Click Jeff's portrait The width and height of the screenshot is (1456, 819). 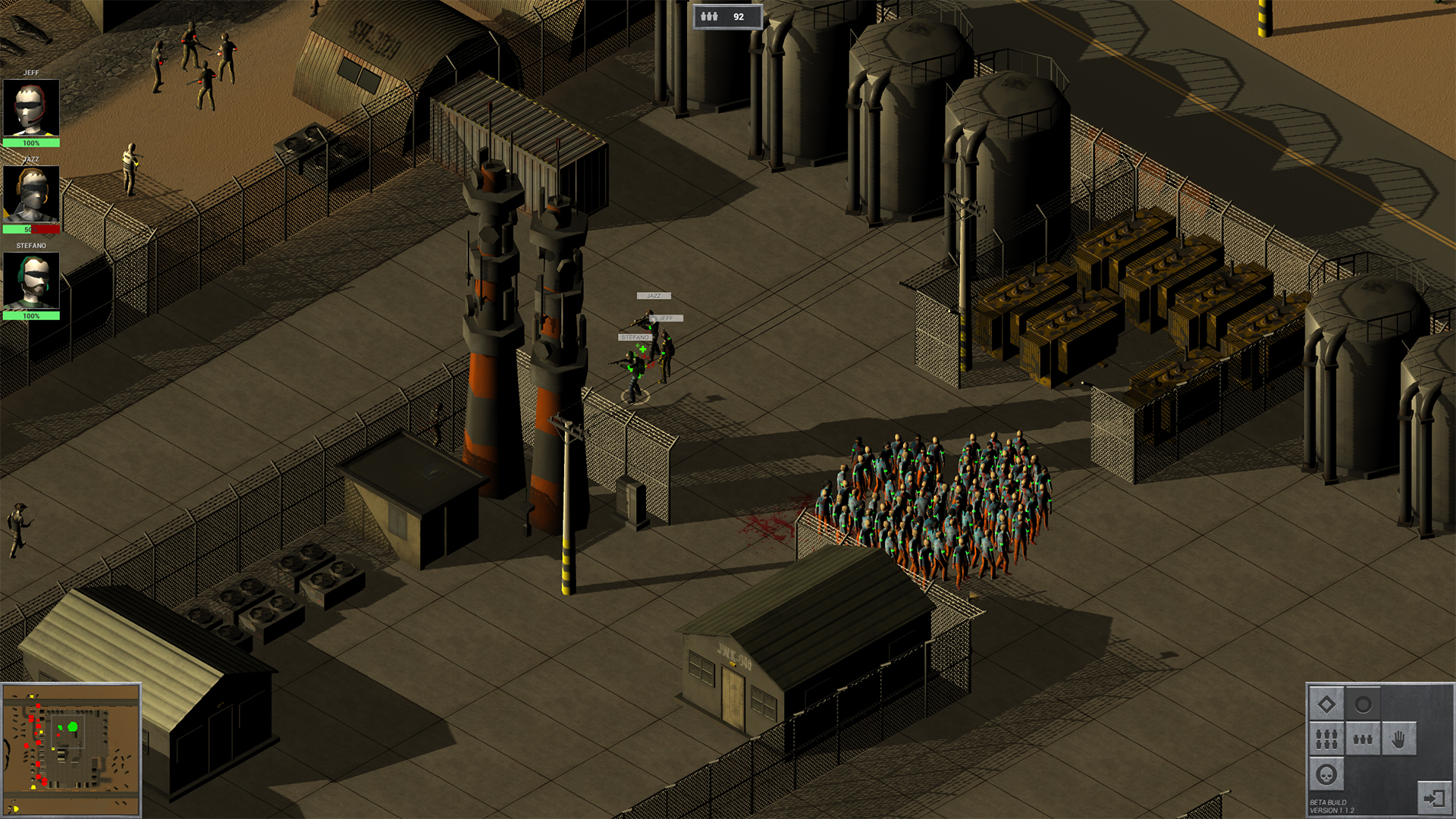pyautogui.click(x=33, y=106)
